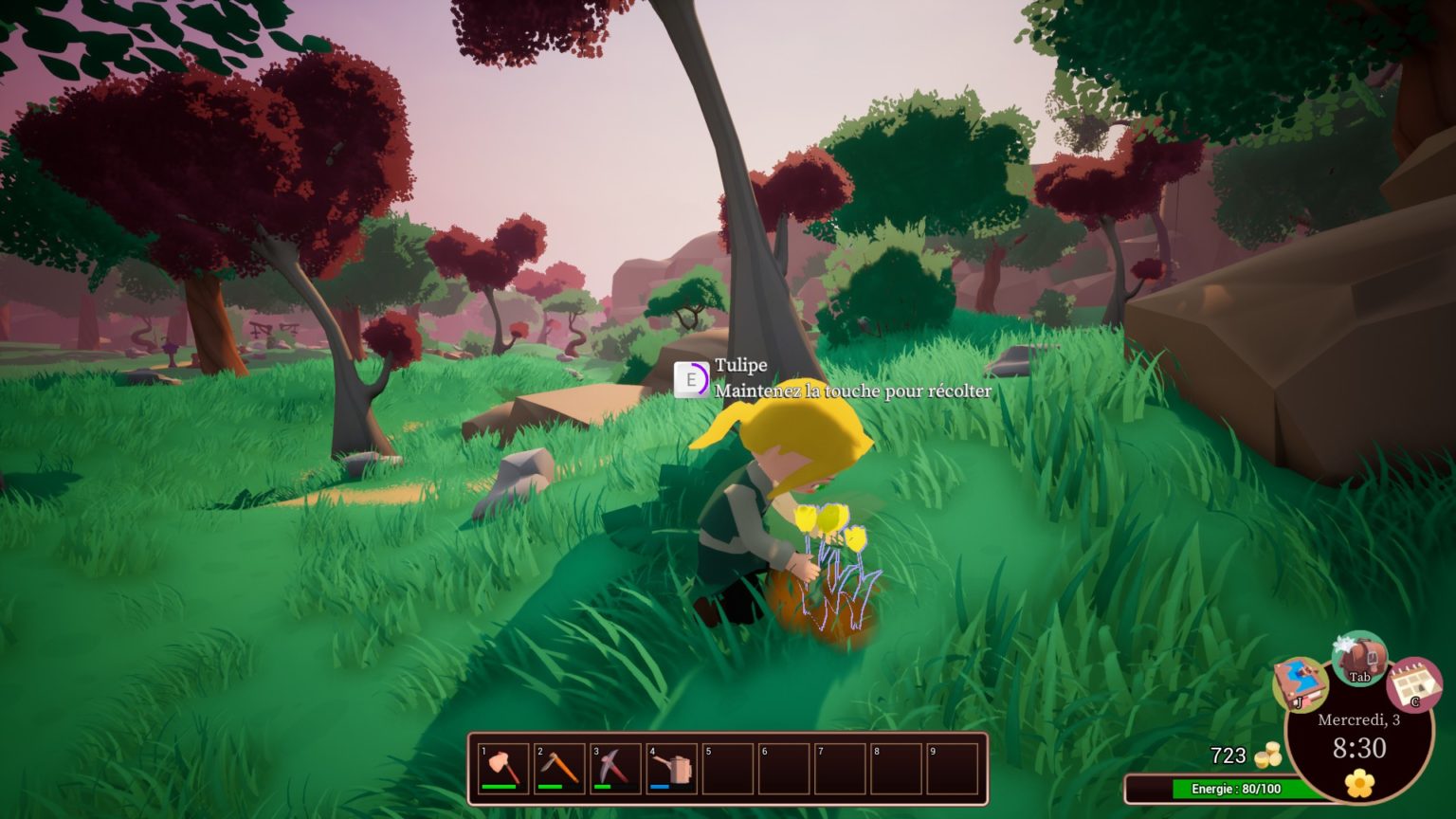Image resolution: width=1456 pixels, height=819 pixels.
Task: Equip the hoe from the hotbar
Action: tap(559, 768)
